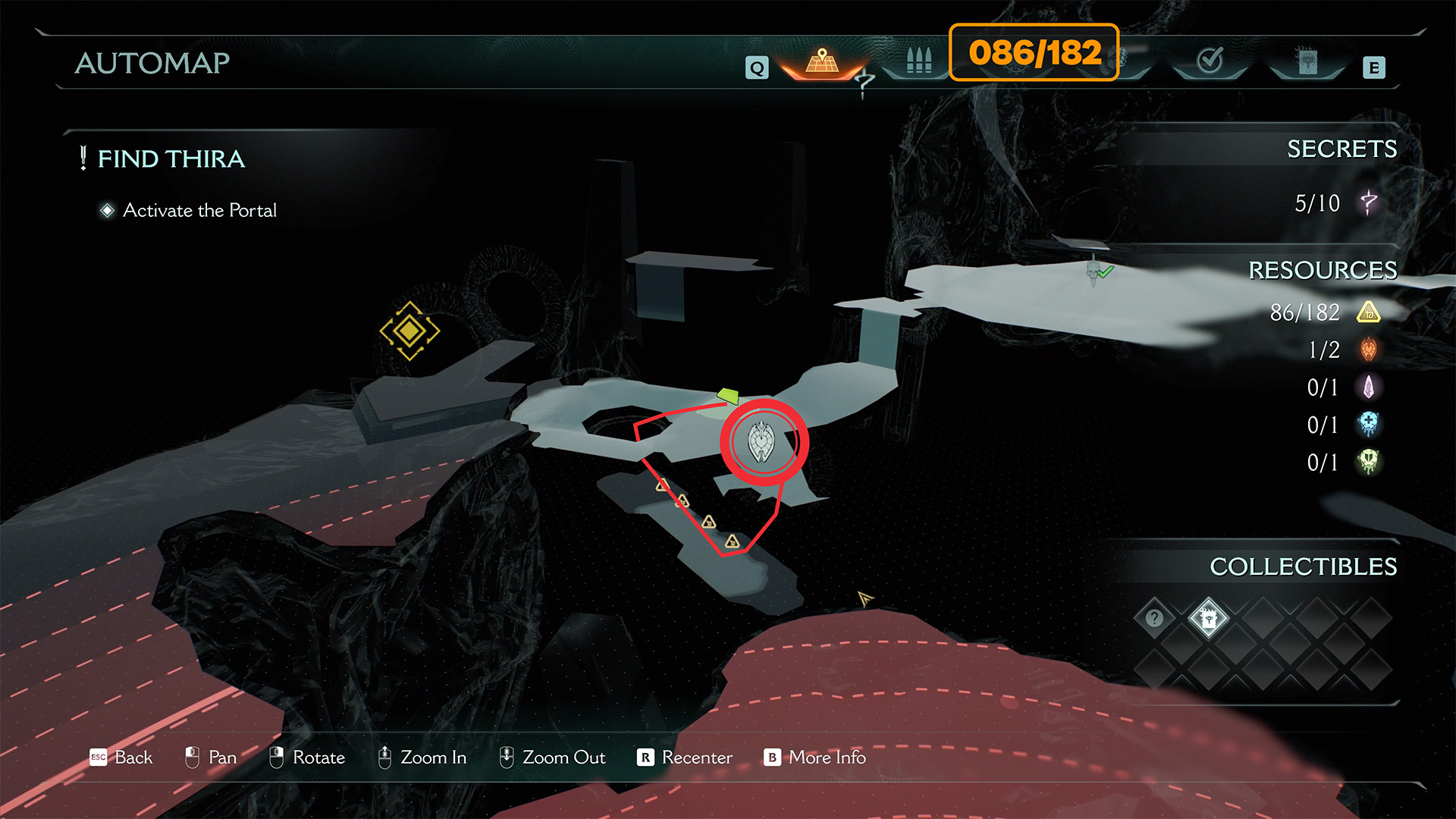The height and width of the screenshot is (819, 1456).
Task: Select the purple crystal resource legend icon
Action: point(1368,388)
